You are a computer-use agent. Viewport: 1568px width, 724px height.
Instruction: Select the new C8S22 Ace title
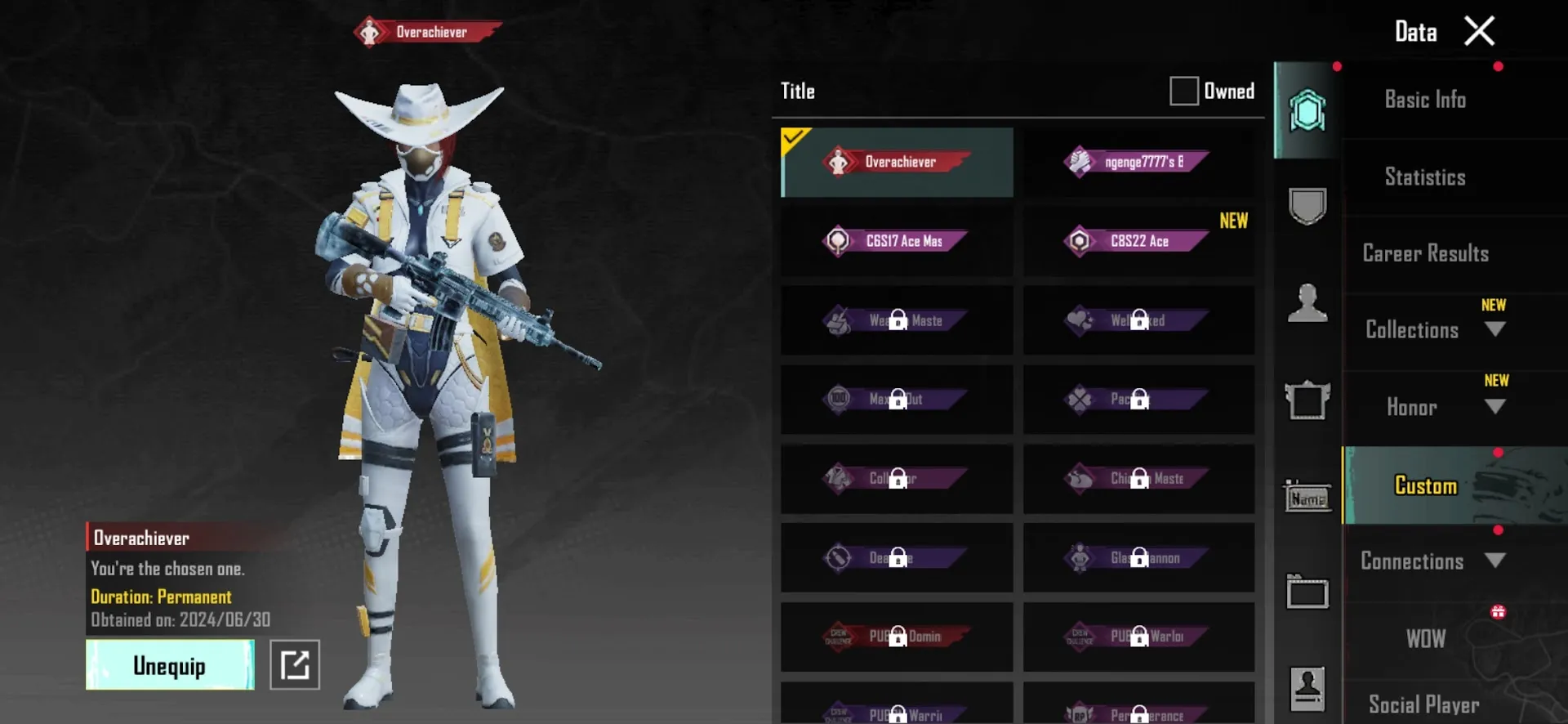click(x=1138, y=241)
